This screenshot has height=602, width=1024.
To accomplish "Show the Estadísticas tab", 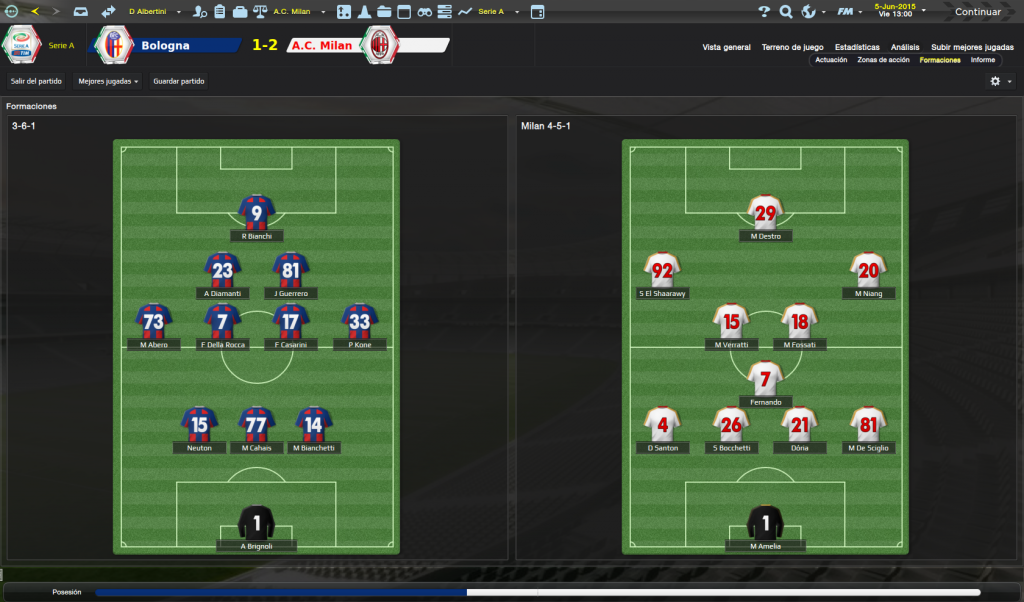I will coord(857,47).
